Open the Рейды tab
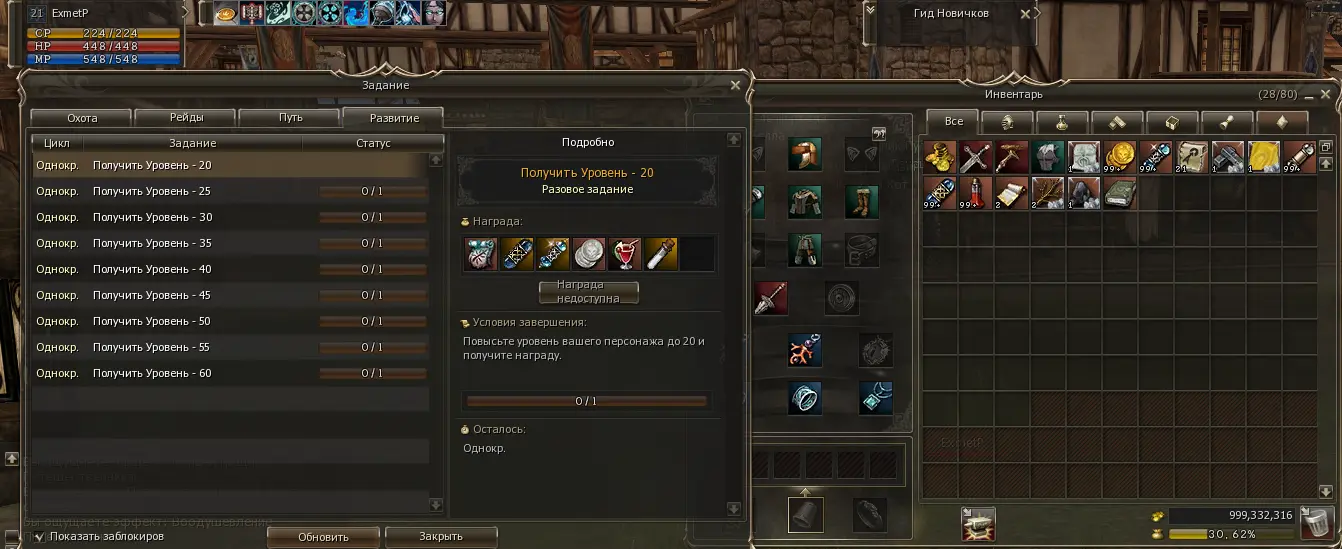This screenshot has width=1342, height=549. click(x=186, y=118)
